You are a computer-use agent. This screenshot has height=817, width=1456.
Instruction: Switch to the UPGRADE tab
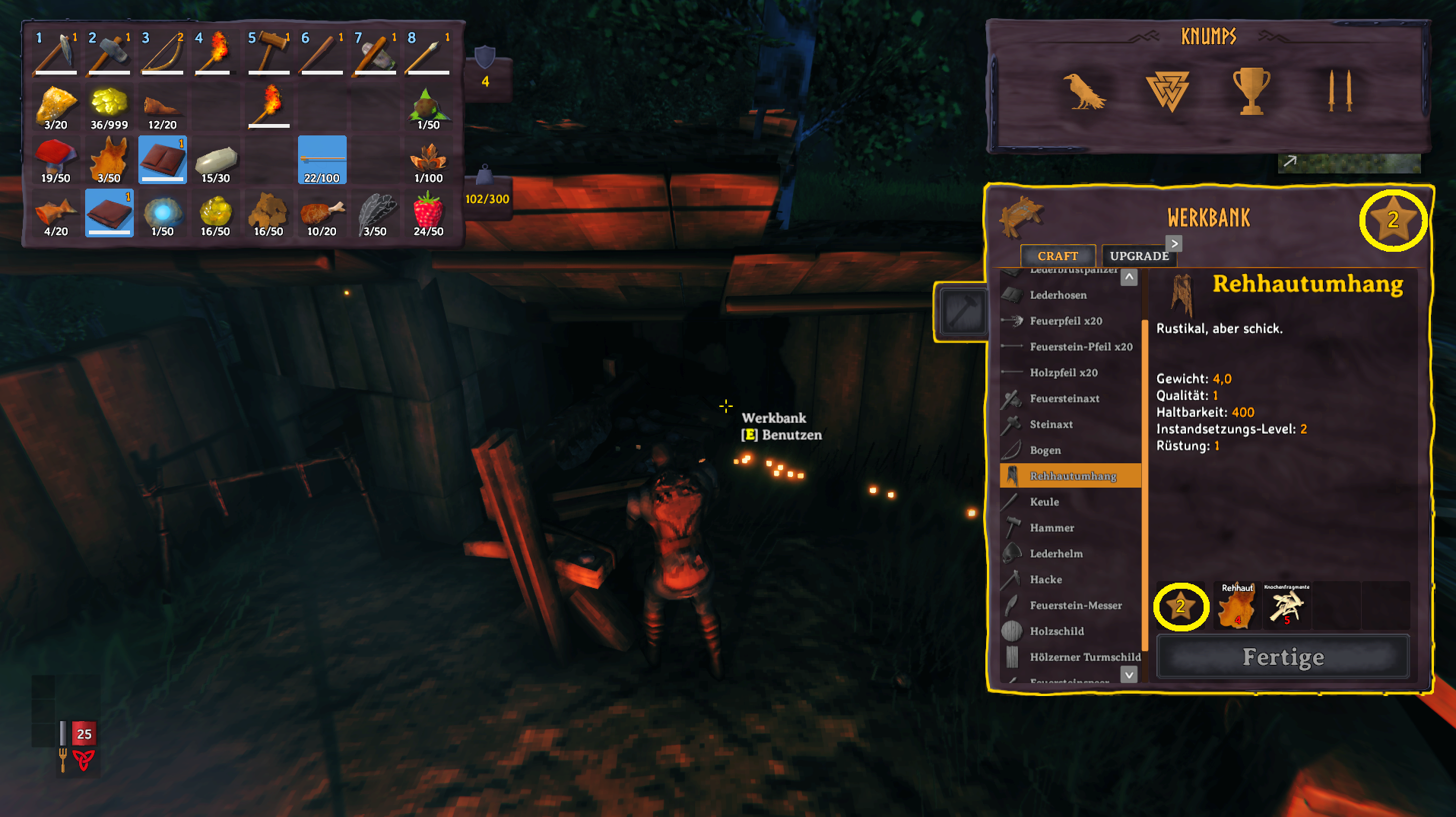click(1138, 256)
